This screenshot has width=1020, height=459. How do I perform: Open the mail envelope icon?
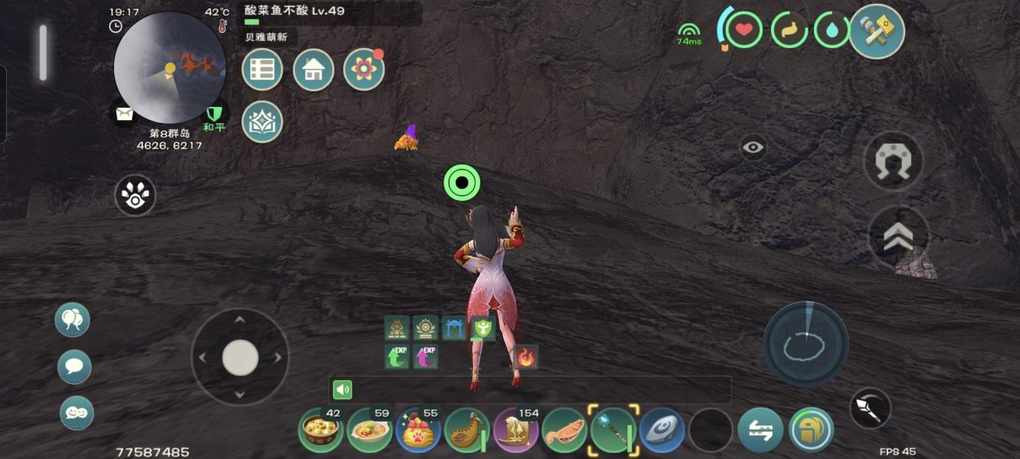click(x=123, y=115)
